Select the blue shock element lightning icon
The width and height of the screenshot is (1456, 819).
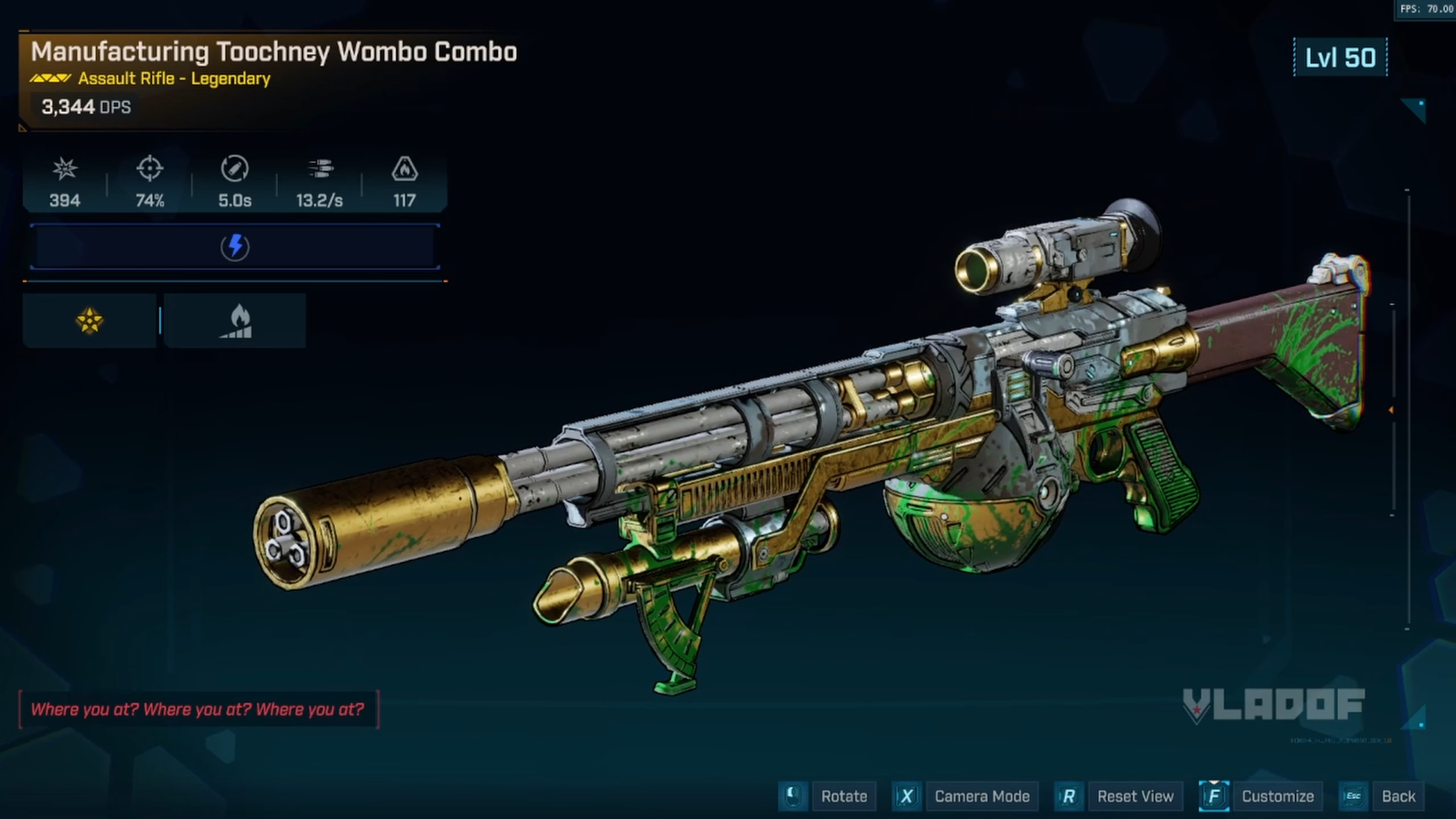point(233,245)
